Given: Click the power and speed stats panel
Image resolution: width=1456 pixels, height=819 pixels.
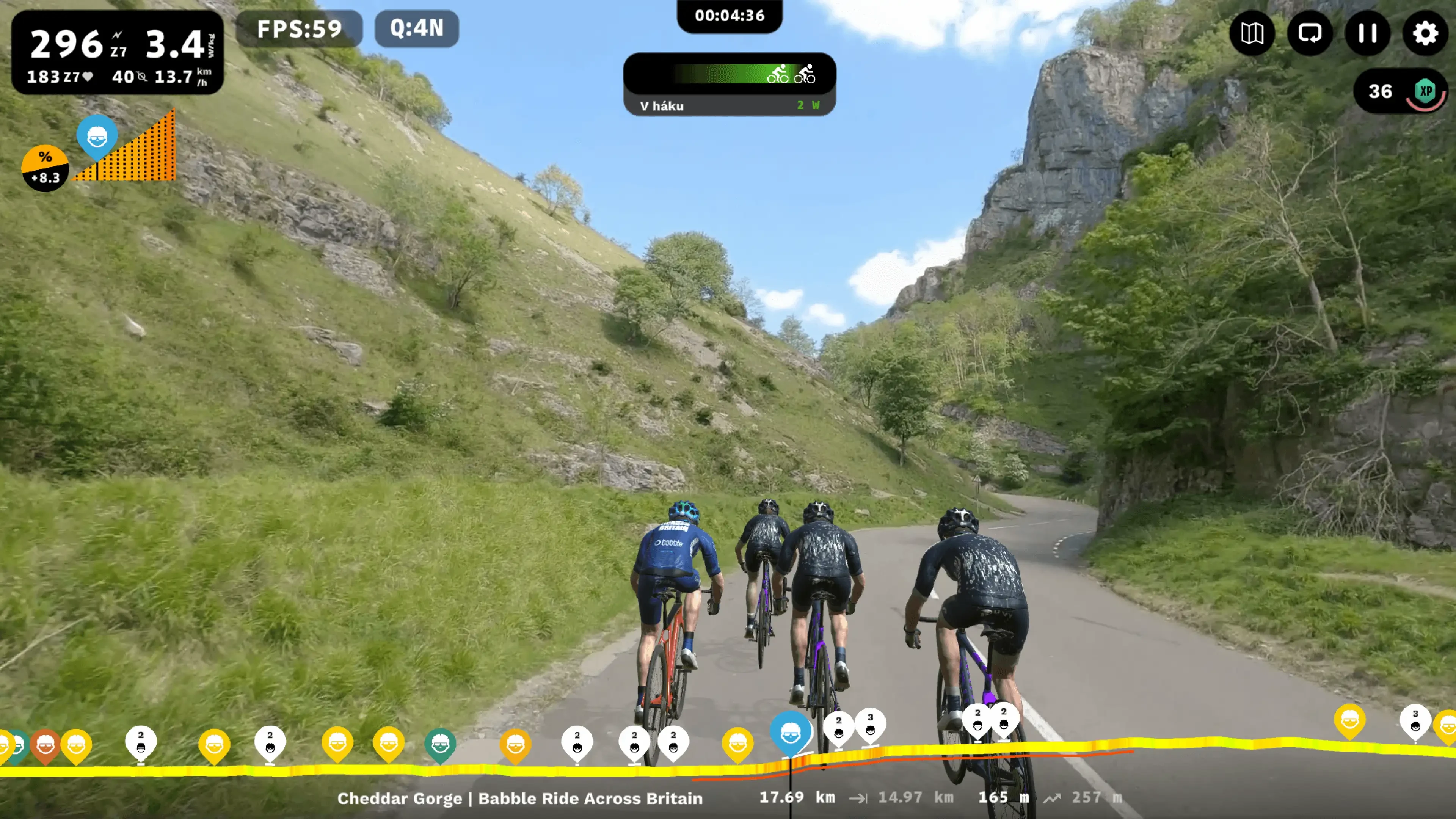Looking at the screenshot, I should coord(118,53).
